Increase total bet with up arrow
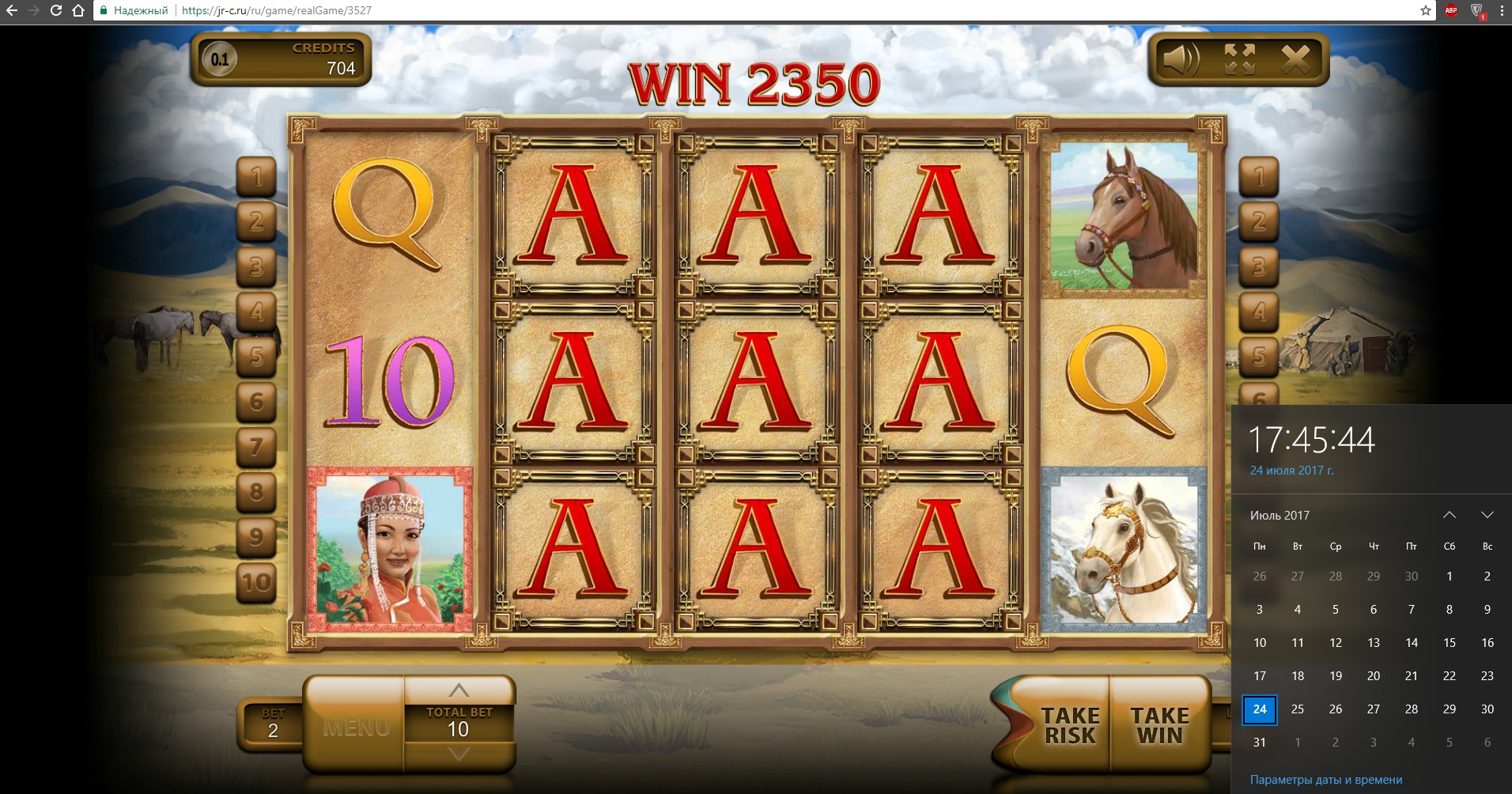Image resolution: width=1512 pixels, height=794 pixels. pos(459,690)
